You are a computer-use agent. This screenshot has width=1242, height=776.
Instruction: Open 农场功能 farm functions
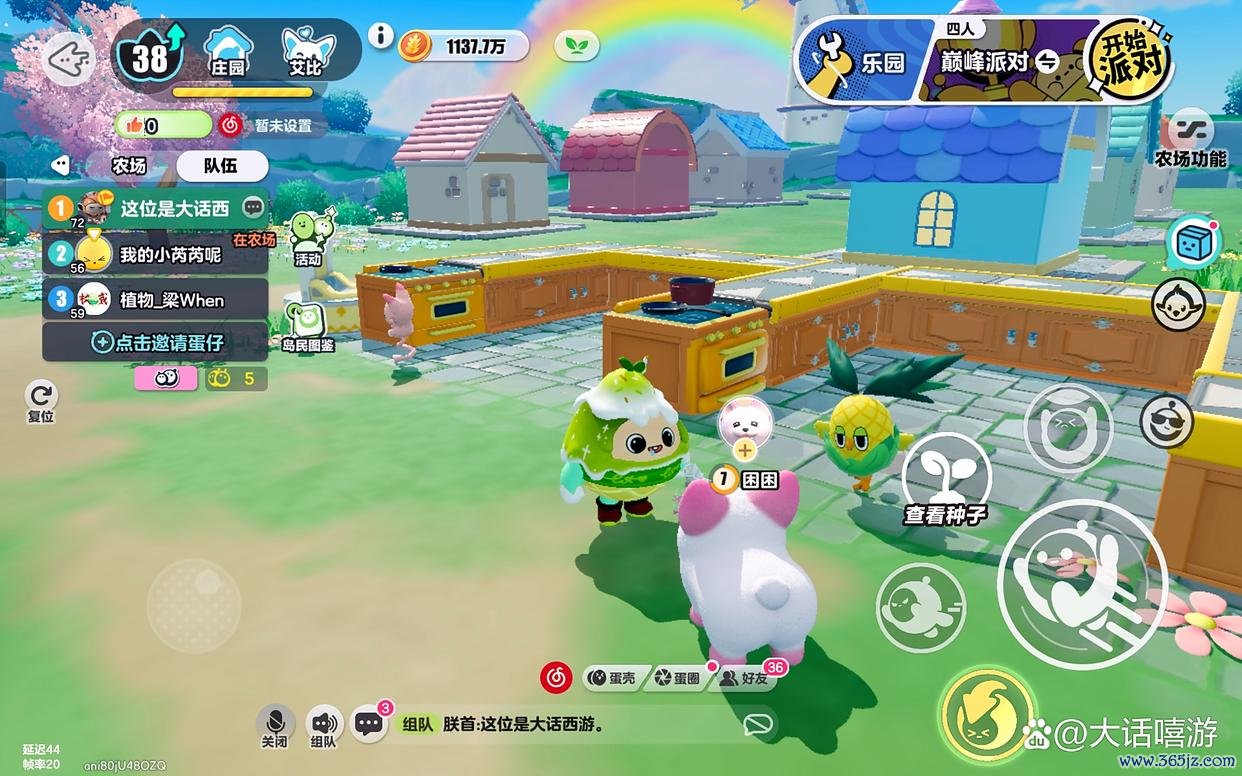click(x=1190, y=140)
